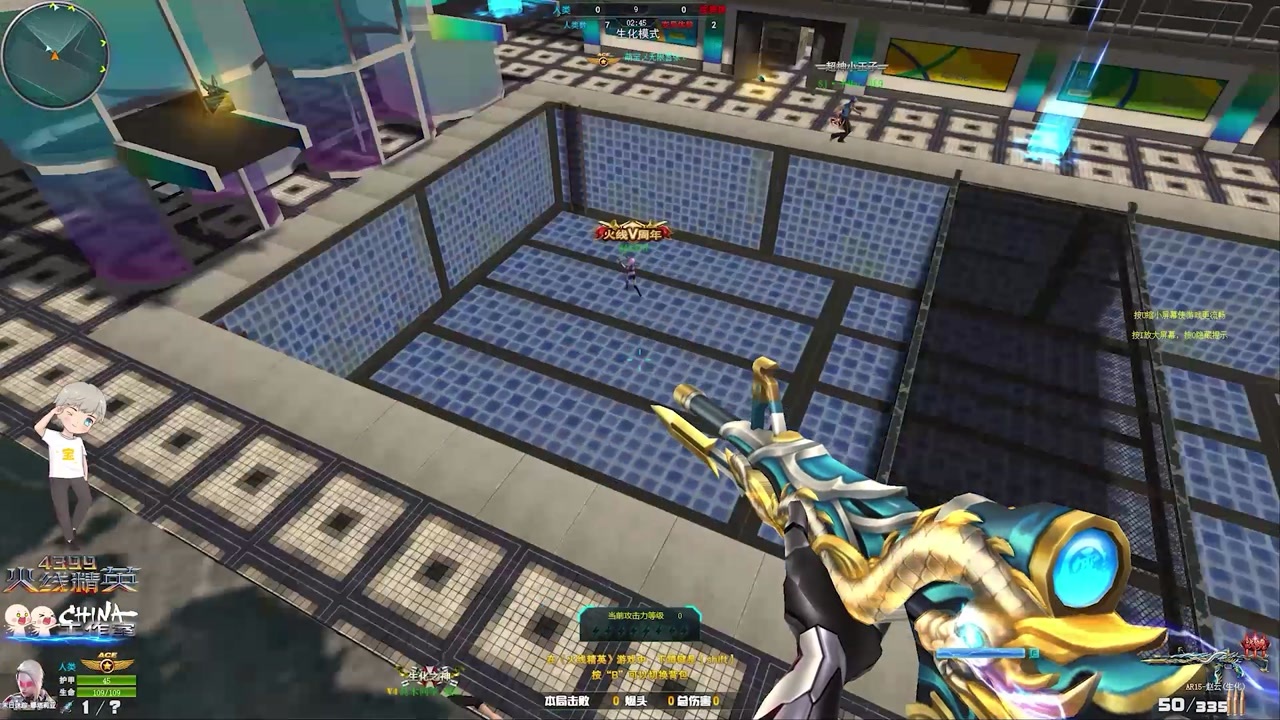Open the attack power level panel
This screenshot has height=720, width=1280.
[x=640, y=624]
